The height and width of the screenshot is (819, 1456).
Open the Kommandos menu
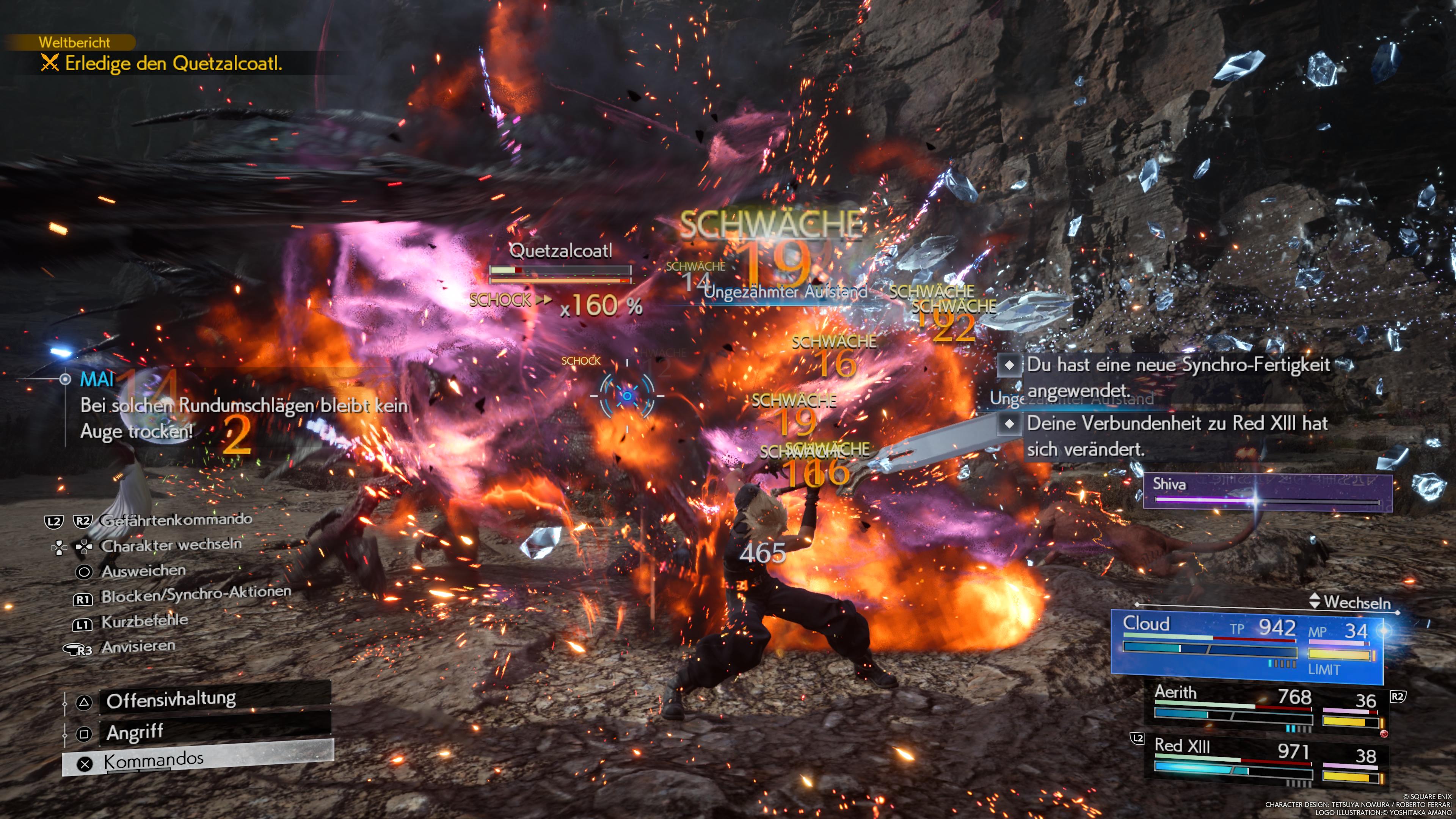[x=198, y=760]
